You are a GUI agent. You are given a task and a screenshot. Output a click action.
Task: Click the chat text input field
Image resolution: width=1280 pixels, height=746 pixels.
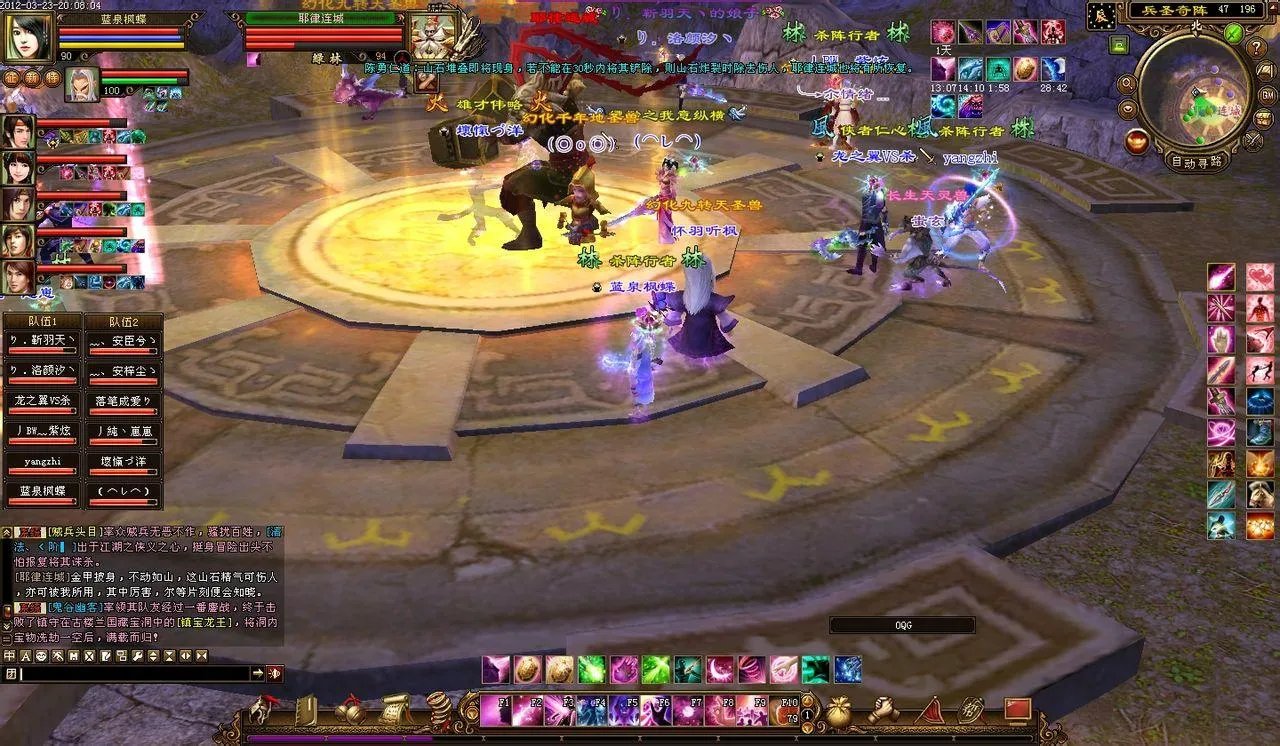click(x=134, y=674)
